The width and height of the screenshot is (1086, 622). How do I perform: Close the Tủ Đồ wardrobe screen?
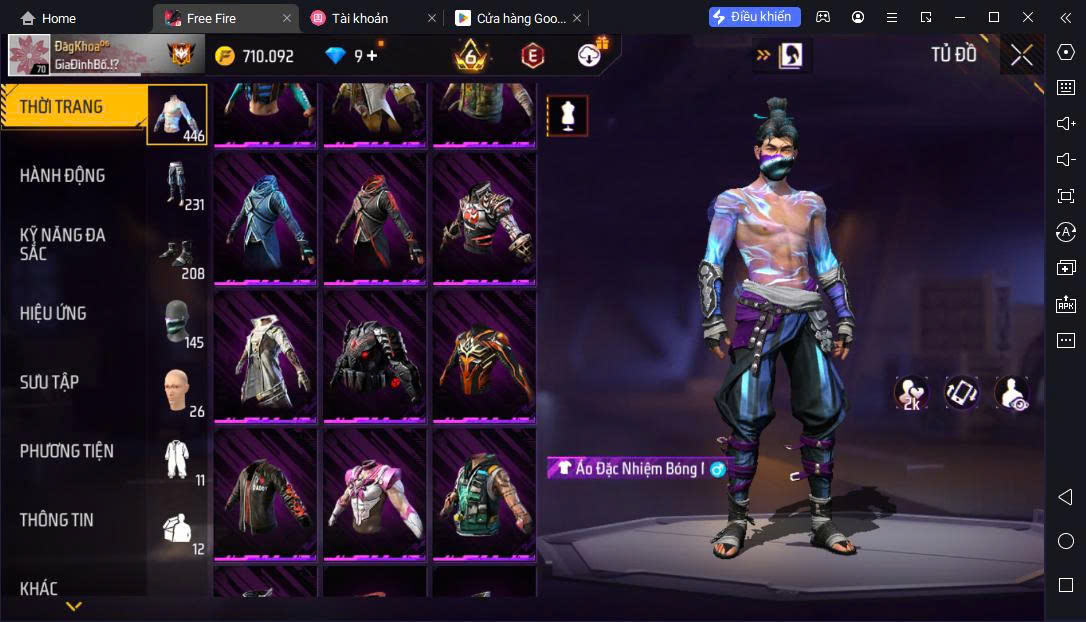tap(1021, 56)
